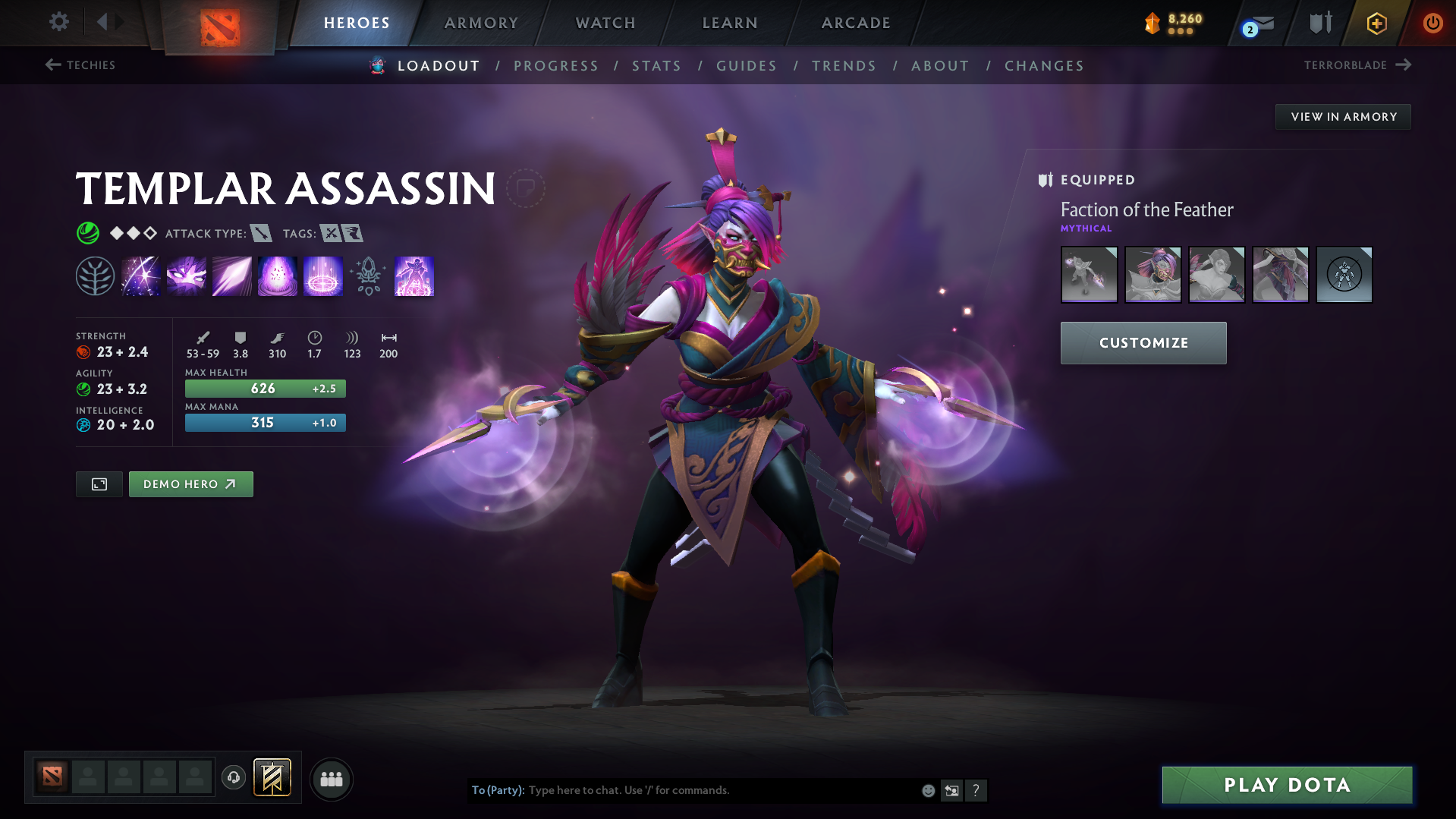
Task: Focus the party chat input box
Action: click(721, 790)
